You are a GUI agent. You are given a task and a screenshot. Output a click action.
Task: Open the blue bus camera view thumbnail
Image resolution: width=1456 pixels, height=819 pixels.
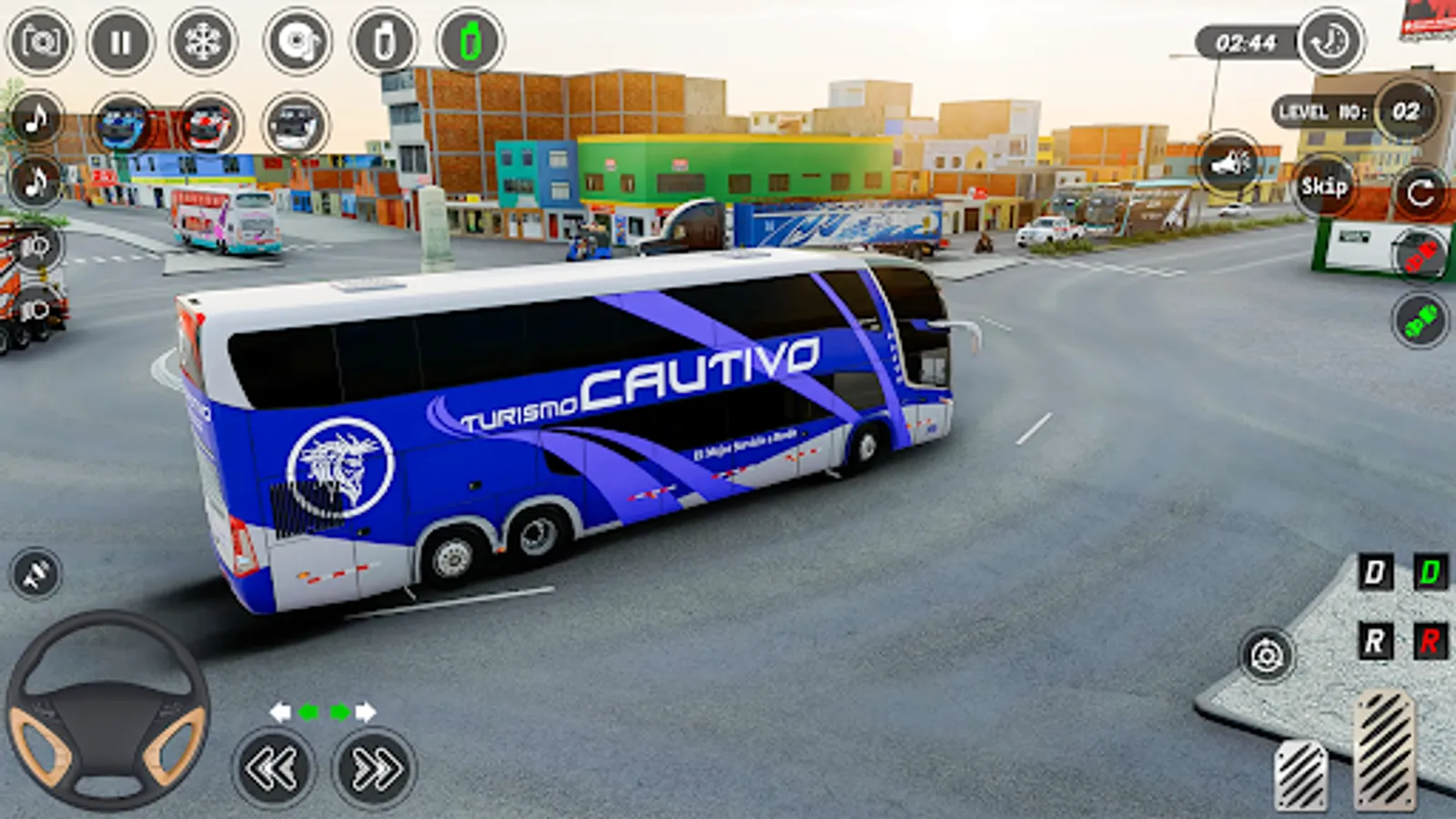pyautogui.click(x=120, y=123)
